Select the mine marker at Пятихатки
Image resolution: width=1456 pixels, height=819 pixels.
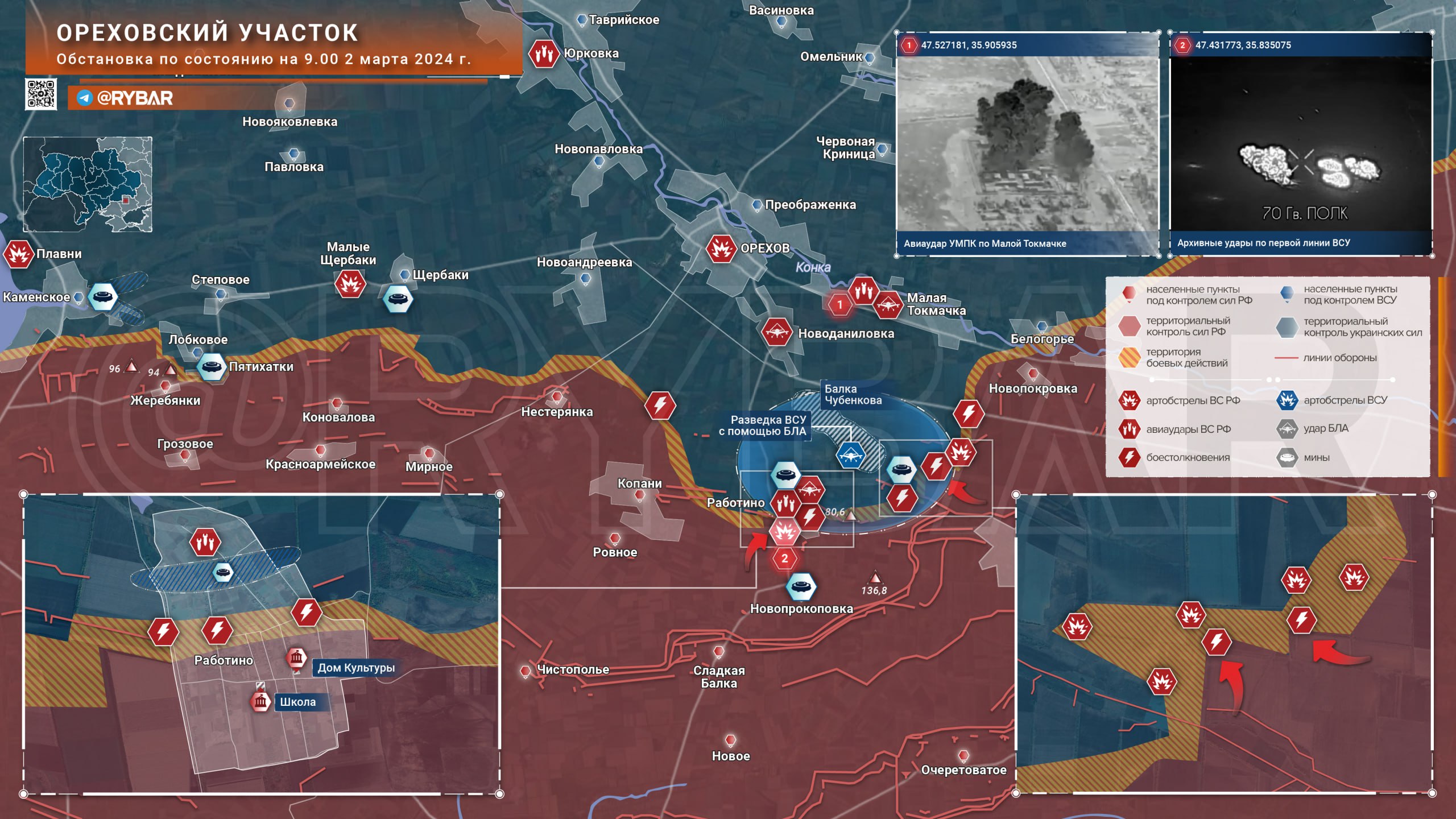(x=211, y=367)
